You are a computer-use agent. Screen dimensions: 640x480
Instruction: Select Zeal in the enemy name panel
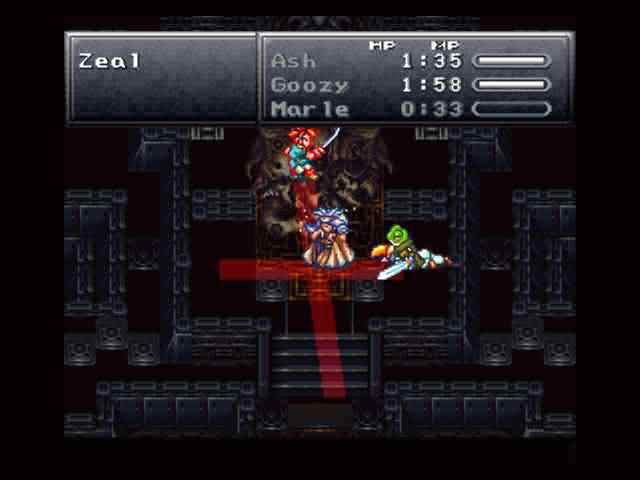pos(110,62)
